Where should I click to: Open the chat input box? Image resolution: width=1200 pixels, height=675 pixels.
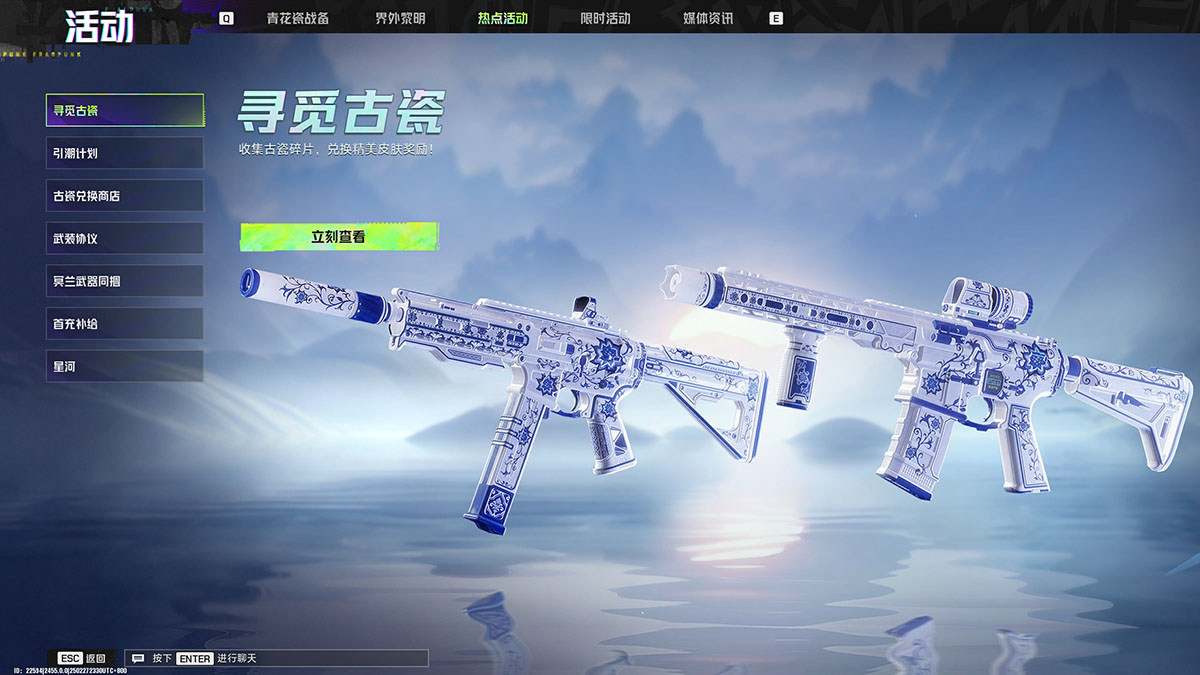coord(278,659)
